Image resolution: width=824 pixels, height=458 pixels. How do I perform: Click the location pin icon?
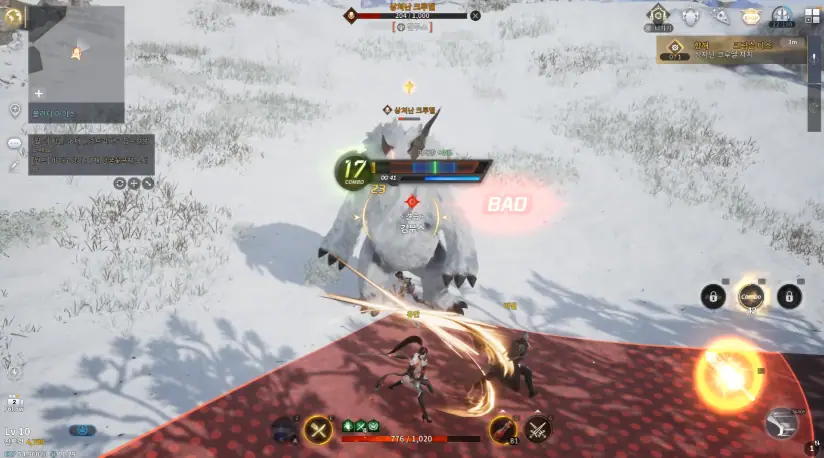coord(14,109)
